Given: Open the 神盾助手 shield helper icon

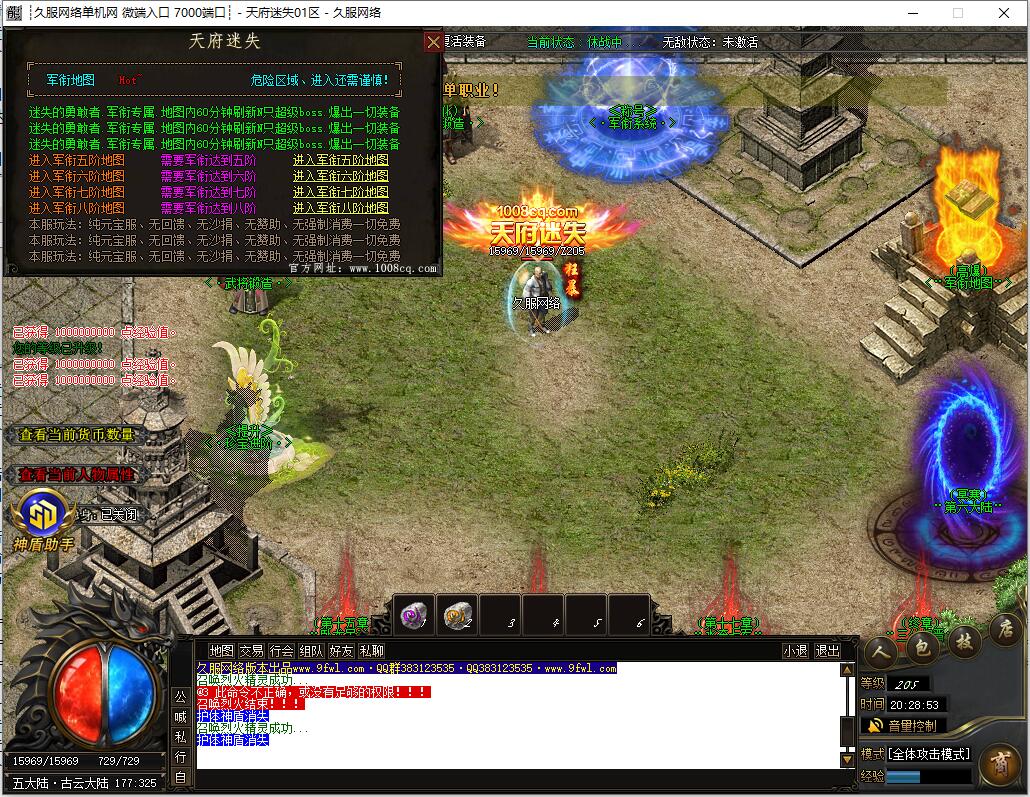Looking at the screenshot, I should click(x=42, y=516).
